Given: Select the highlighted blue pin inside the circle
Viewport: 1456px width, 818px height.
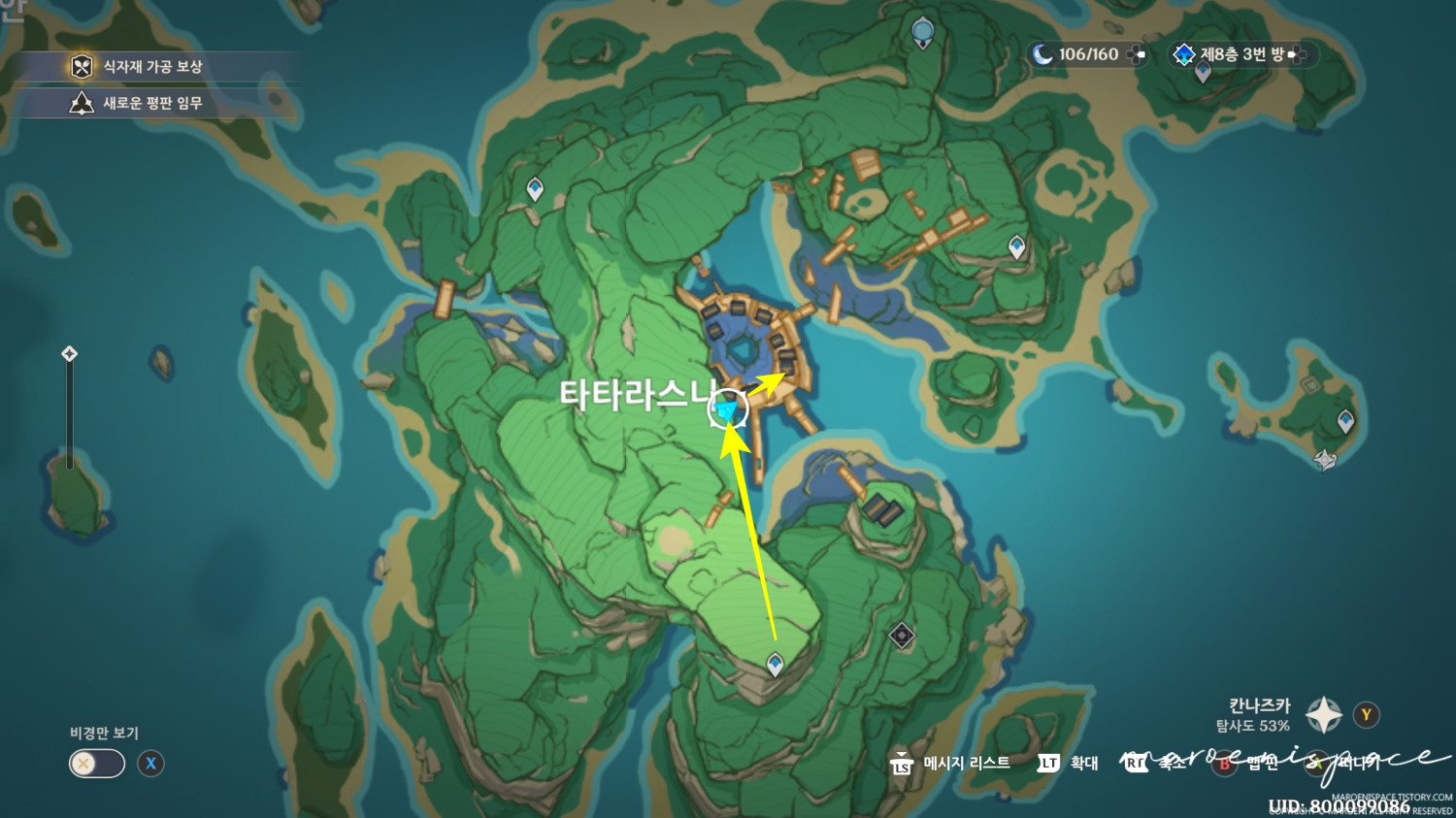Looking at the screenshot, I should pos(726,411).
